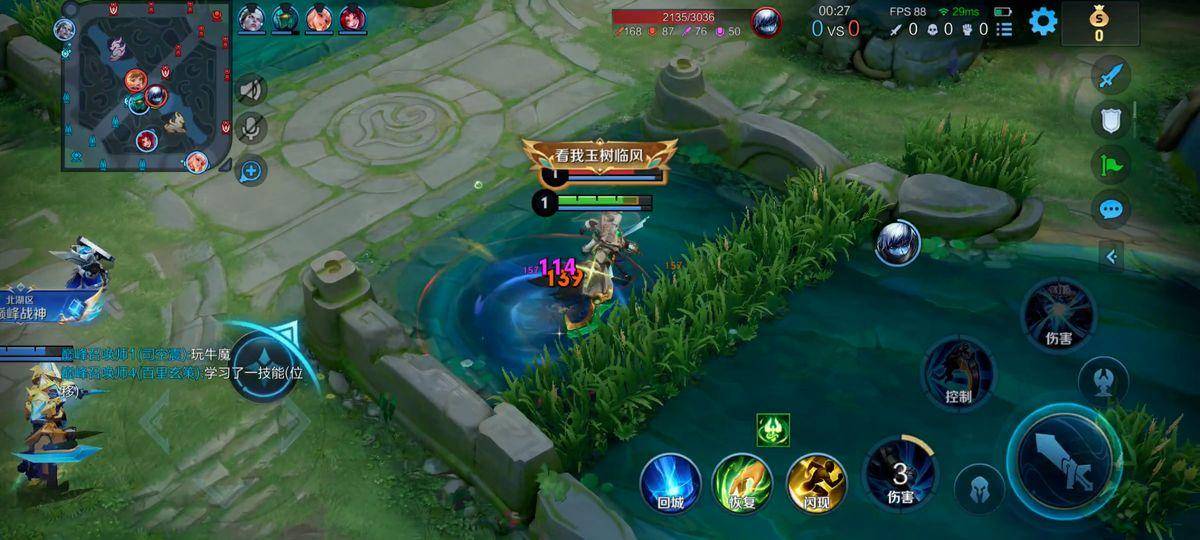Open the quick chat speech bubble
The image size is (1200, 540).
[1112, 210]
